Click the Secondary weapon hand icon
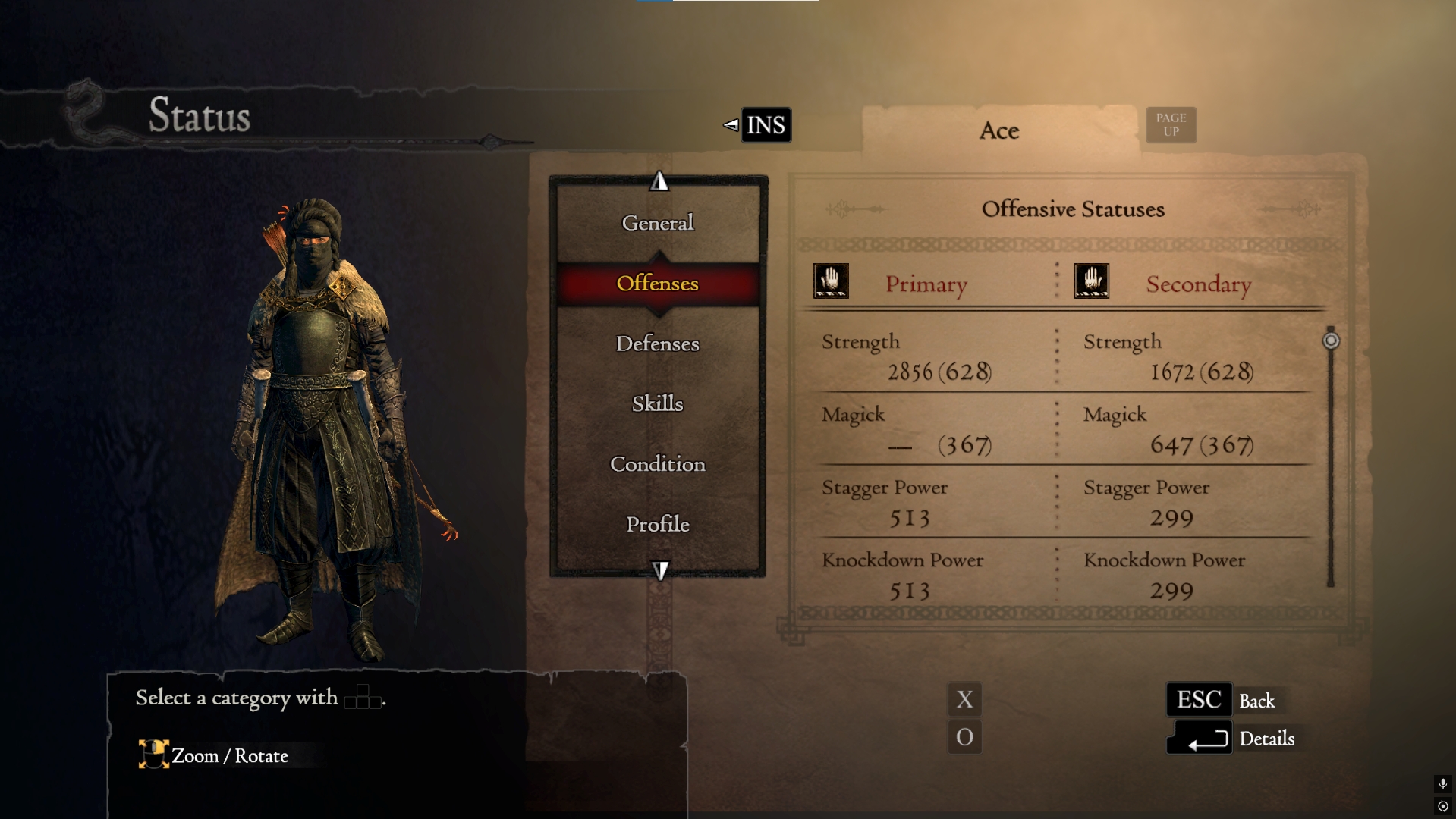This screenshot has width=1456, height=819. [1090, 281]
